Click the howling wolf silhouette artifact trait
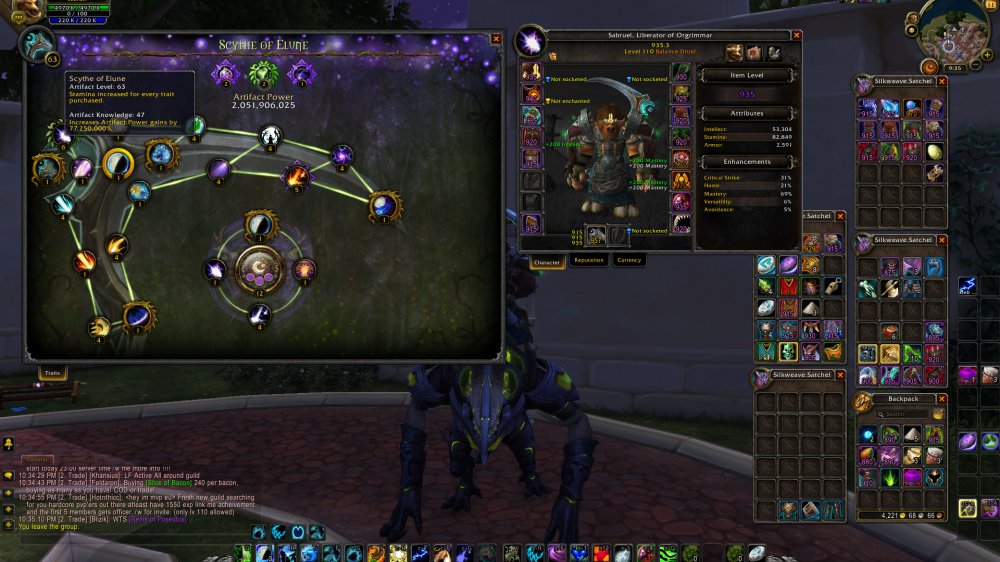Screen dimensions: 1000x562 click(270, 136)
